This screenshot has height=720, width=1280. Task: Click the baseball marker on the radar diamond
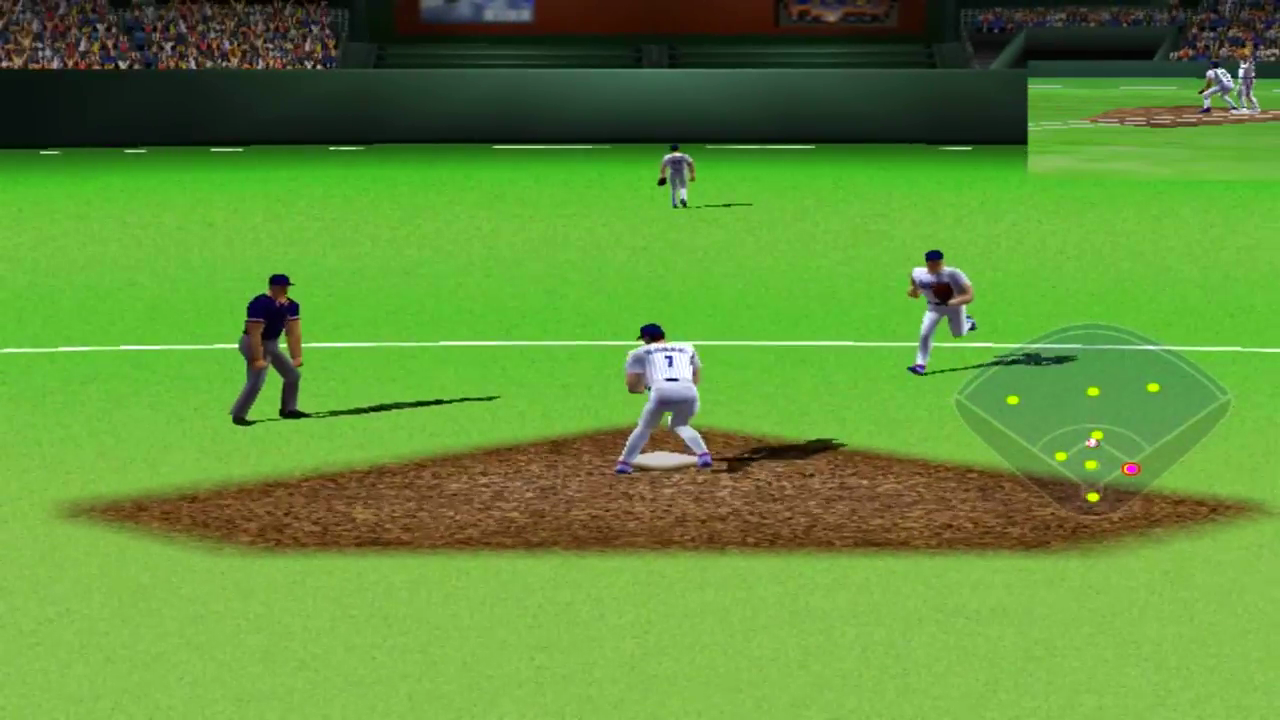pyautogui.click(x=1091, y=442)
